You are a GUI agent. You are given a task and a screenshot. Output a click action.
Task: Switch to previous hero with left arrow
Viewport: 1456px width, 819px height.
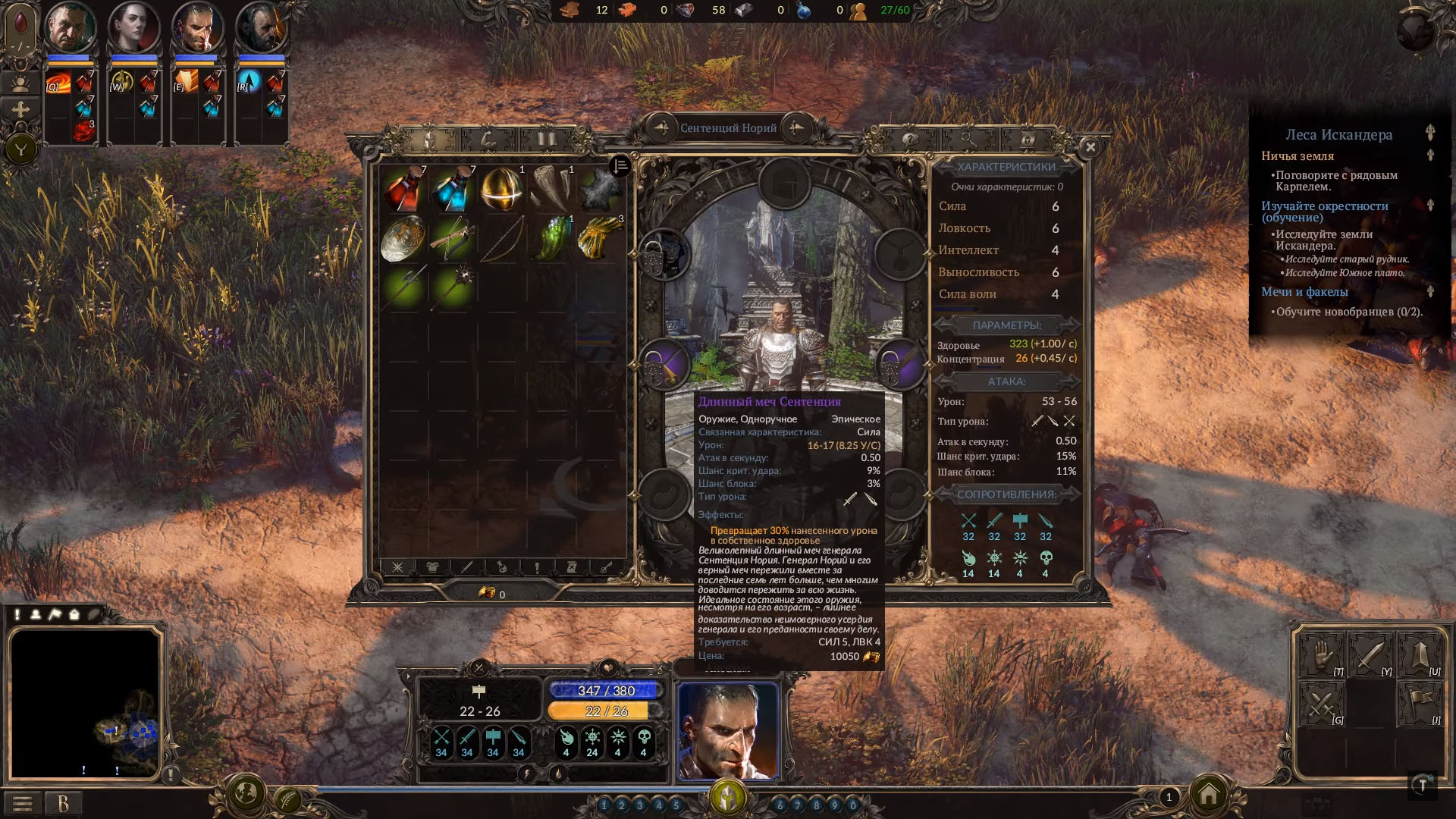(x=661, y=128)
